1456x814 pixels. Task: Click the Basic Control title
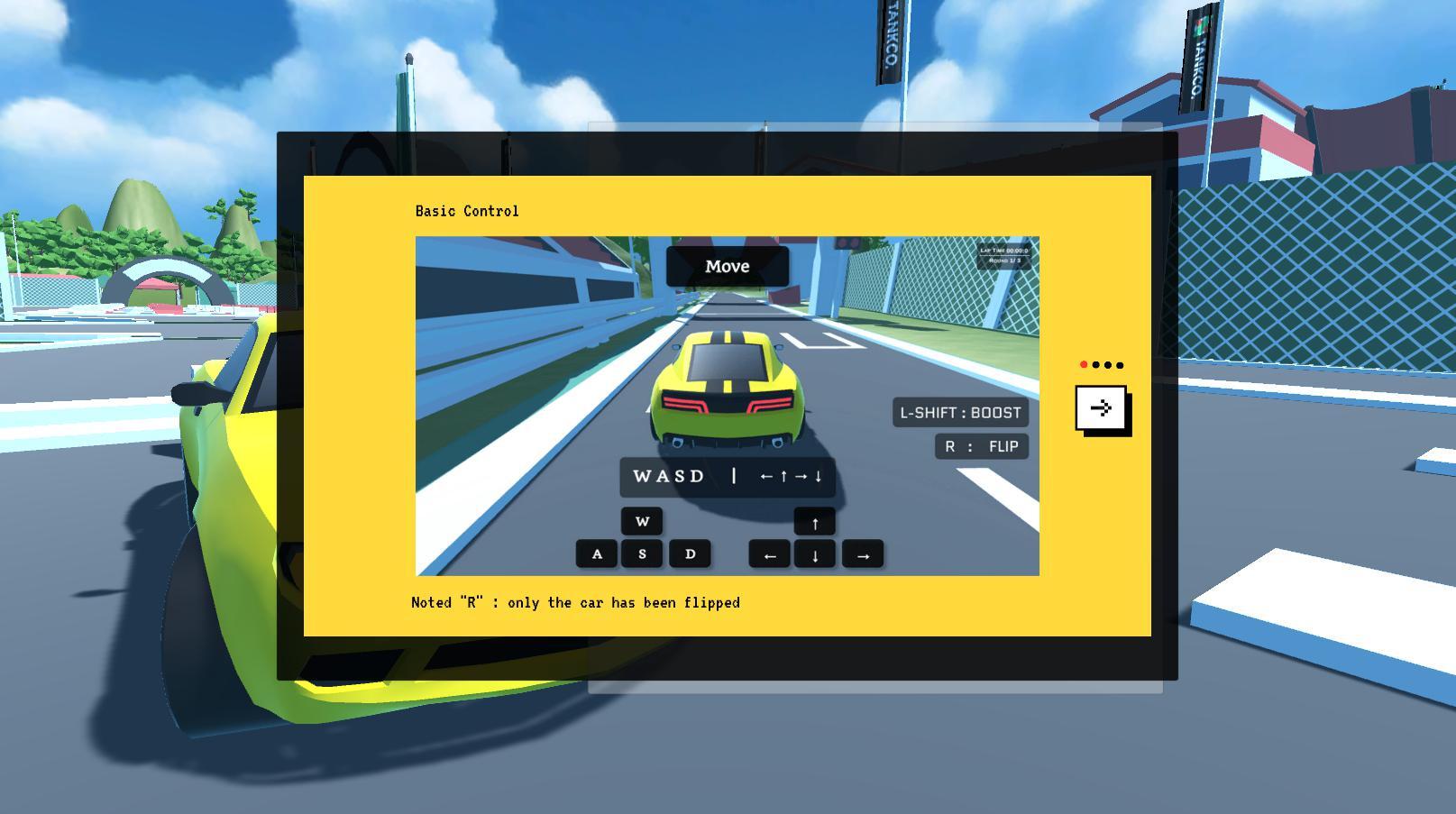pos(465,210)
